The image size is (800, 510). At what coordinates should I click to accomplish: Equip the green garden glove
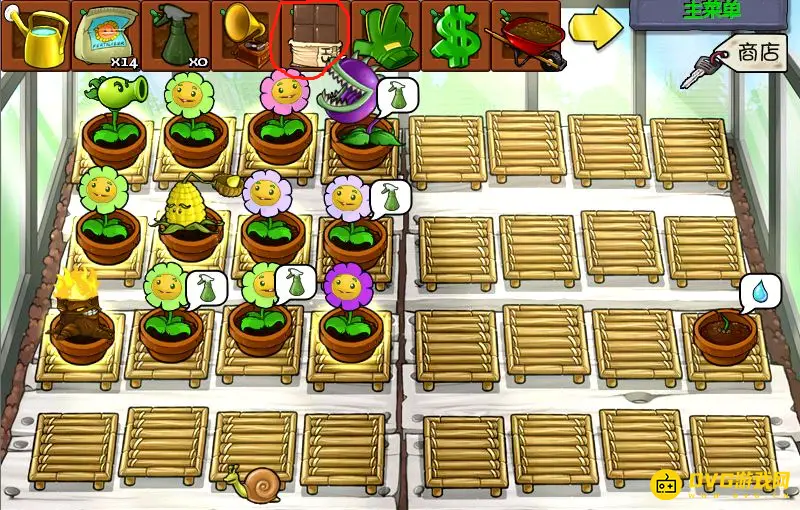coord(386,36)
